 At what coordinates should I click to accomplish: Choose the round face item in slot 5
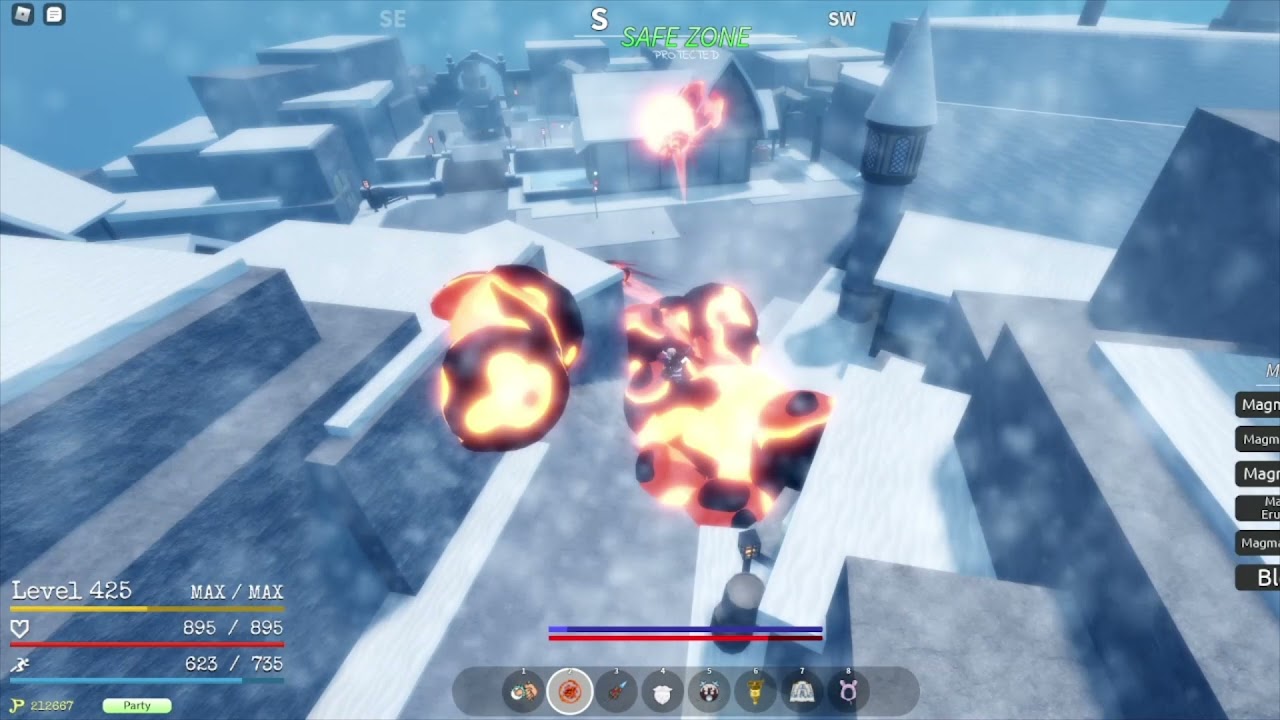click(x=709, y=691)
